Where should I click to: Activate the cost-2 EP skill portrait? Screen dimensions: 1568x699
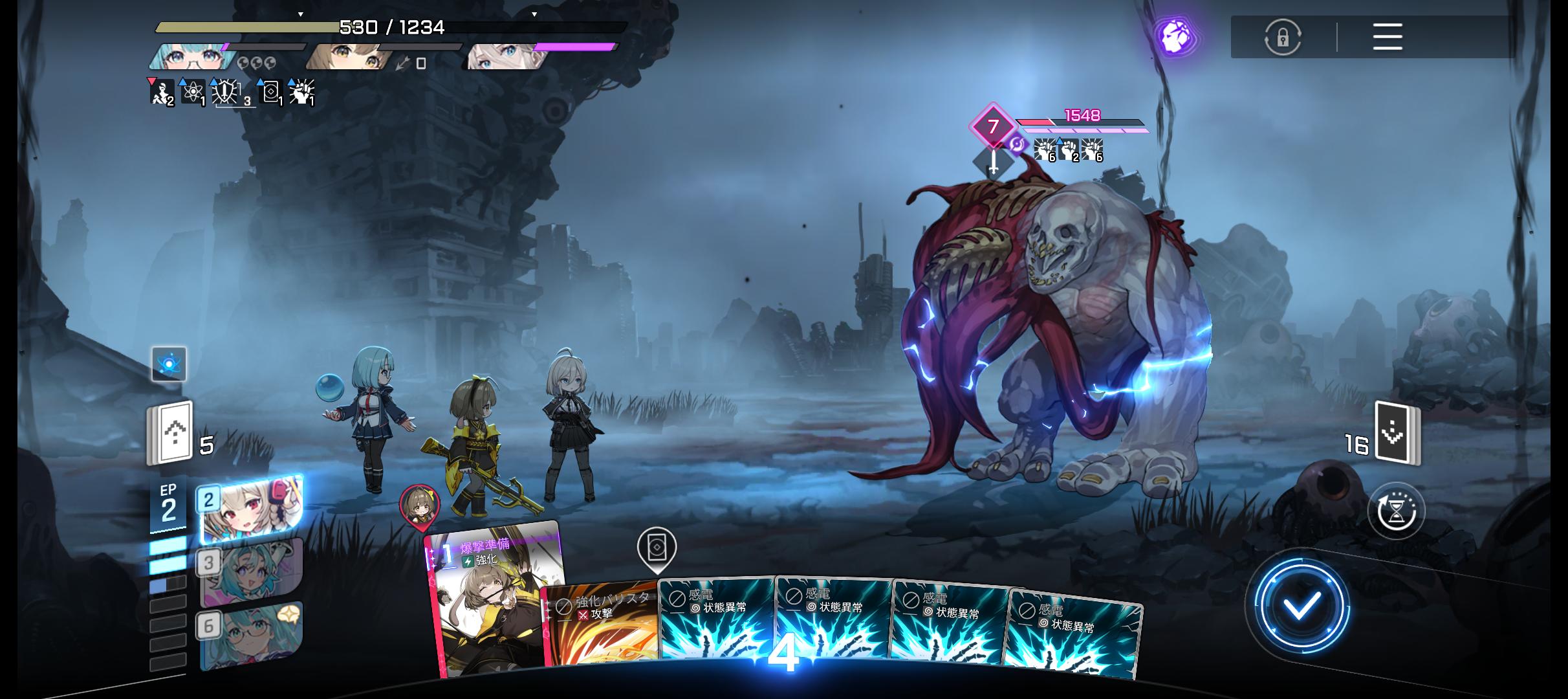[250, 509]
